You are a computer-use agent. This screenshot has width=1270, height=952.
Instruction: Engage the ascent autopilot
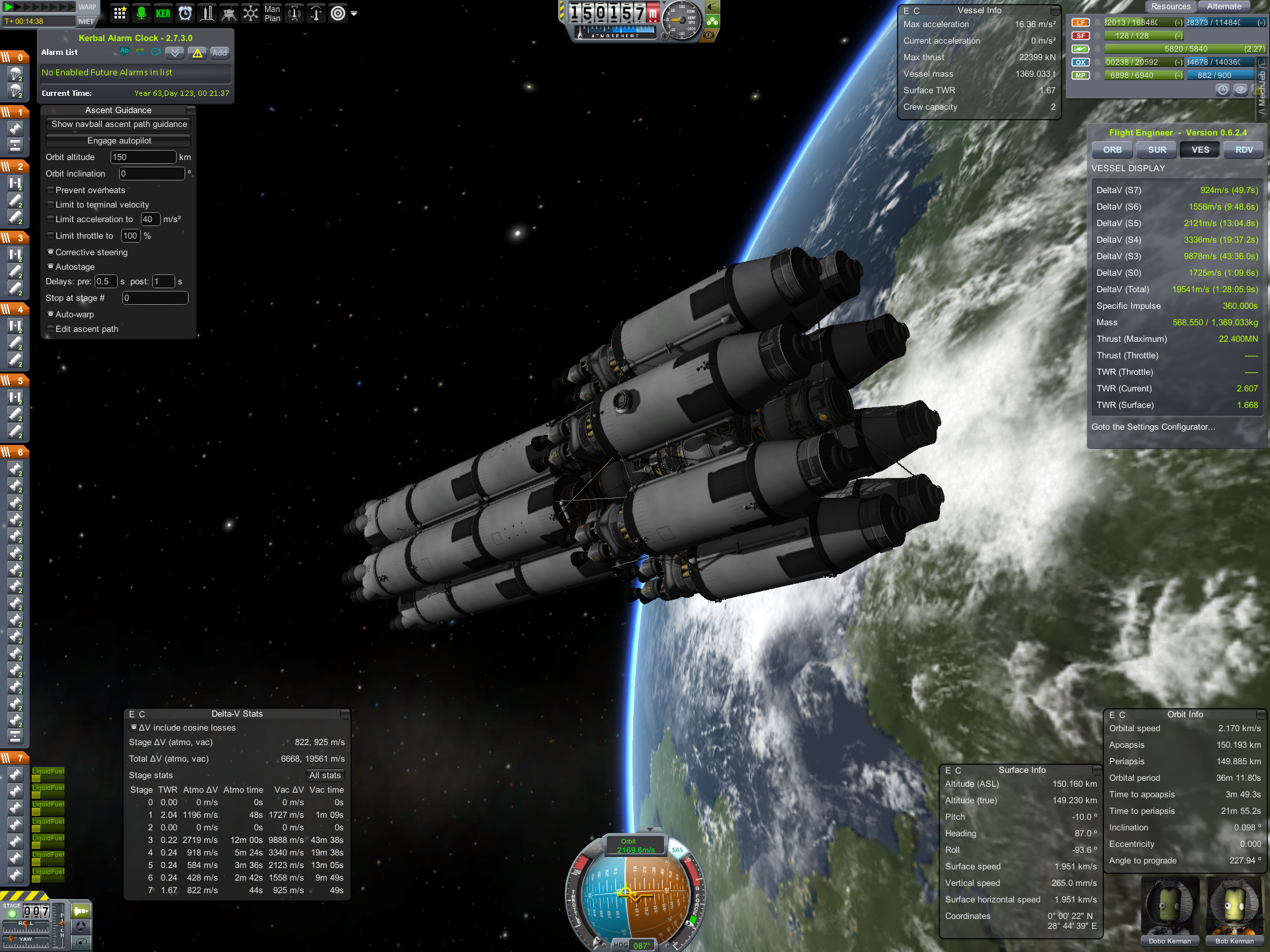[x=119, y=141]
